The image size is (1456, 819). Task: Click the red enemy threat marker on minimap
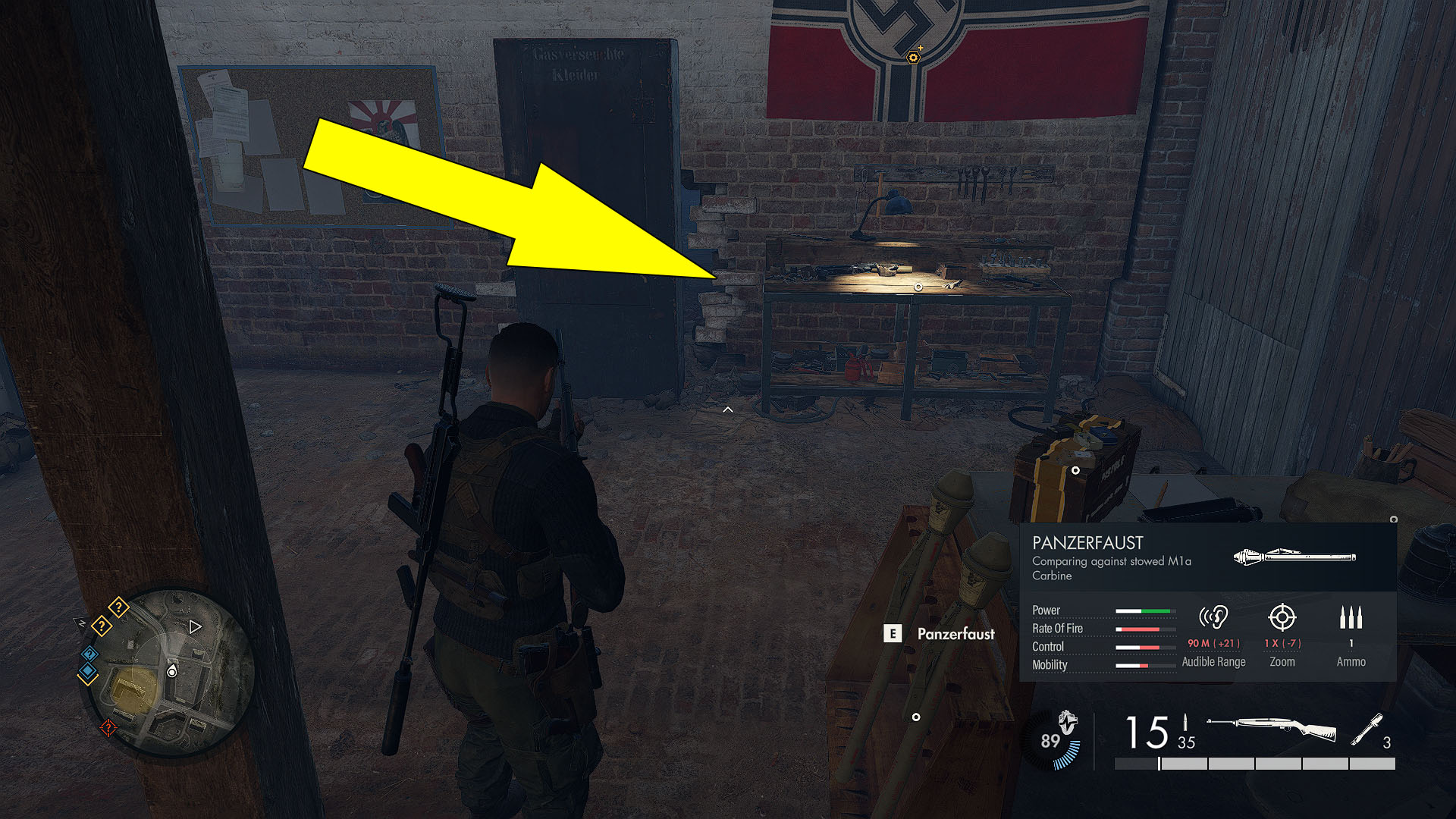tap(108, 728)
